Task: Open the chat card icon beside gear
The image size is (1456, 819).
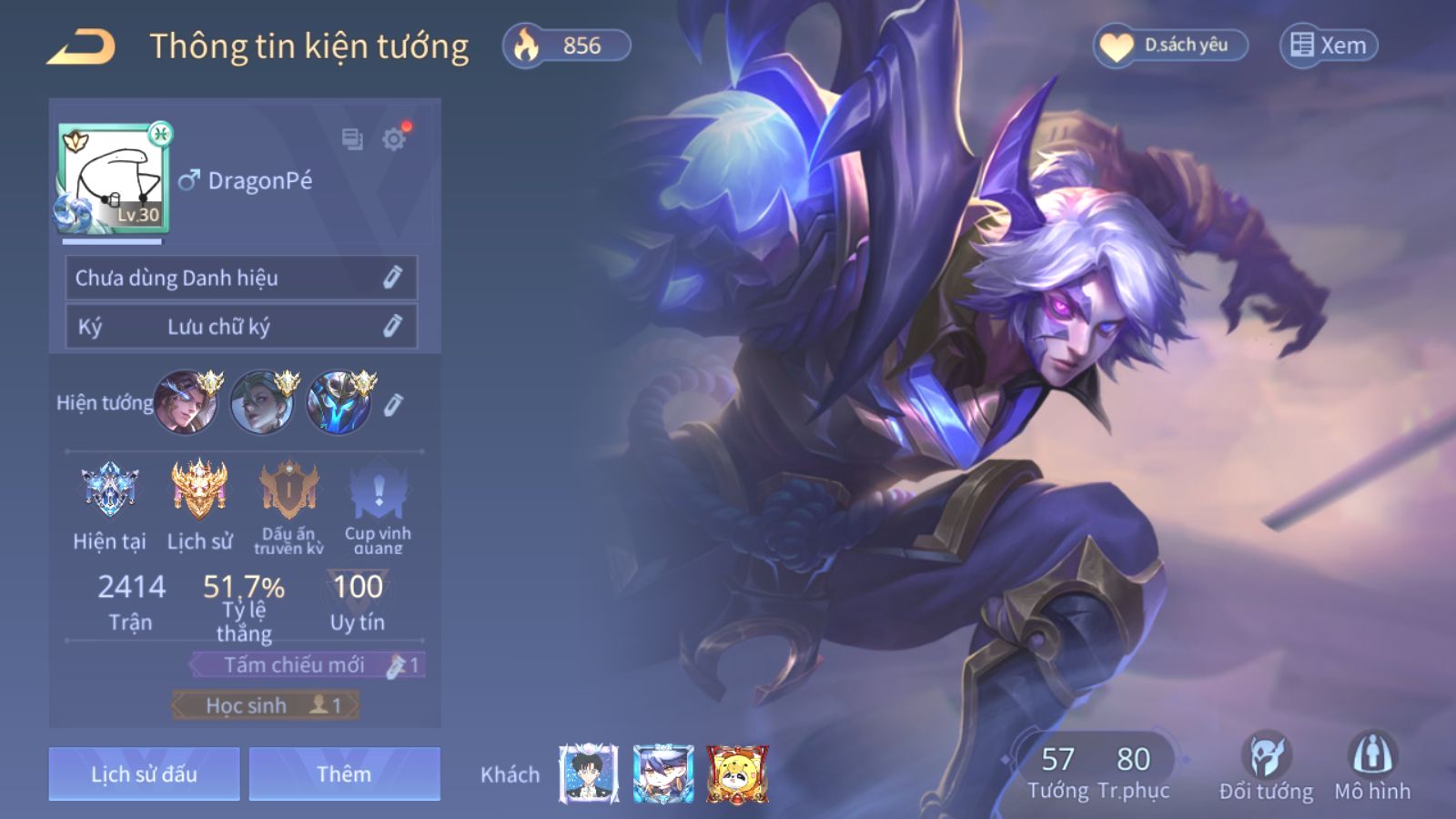Action: pos(352,139)
